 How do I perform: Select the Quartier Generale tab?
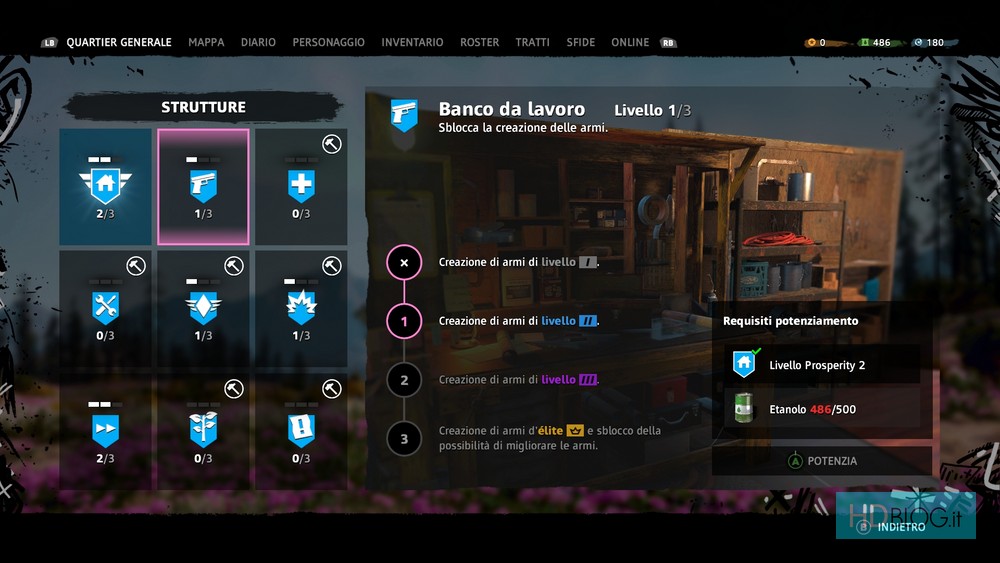click(x=119, y=43)
